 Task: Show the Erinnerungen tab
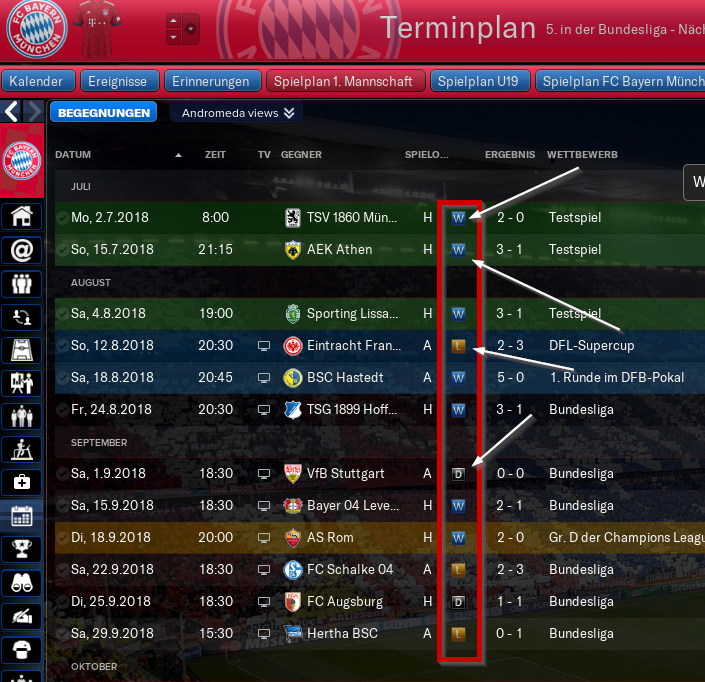pos(210,81)
